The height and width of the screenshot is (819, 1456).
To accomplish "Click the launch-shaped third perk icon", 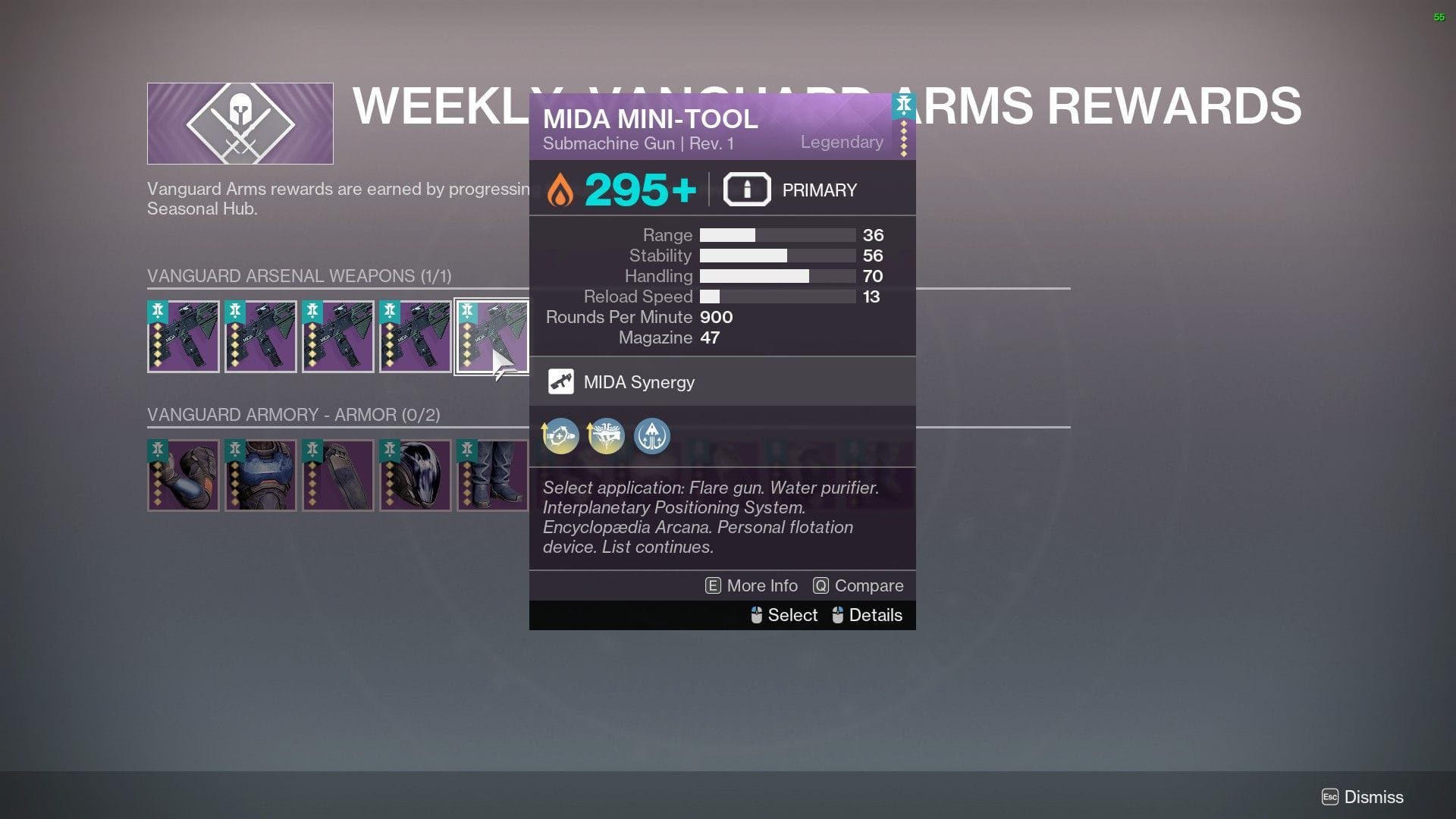I will (651, 436).
